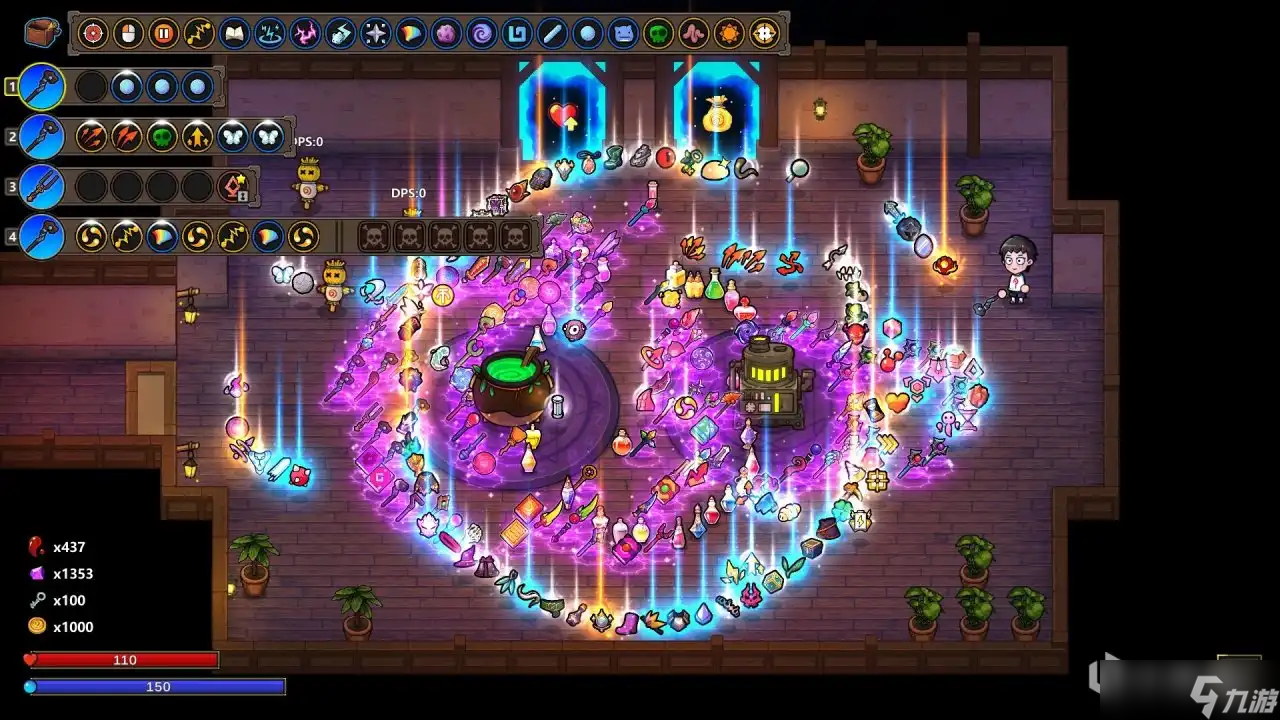Activate the orange sun spell icon
The height and width of the screenshot is (720, 1280).
(729, 34)
